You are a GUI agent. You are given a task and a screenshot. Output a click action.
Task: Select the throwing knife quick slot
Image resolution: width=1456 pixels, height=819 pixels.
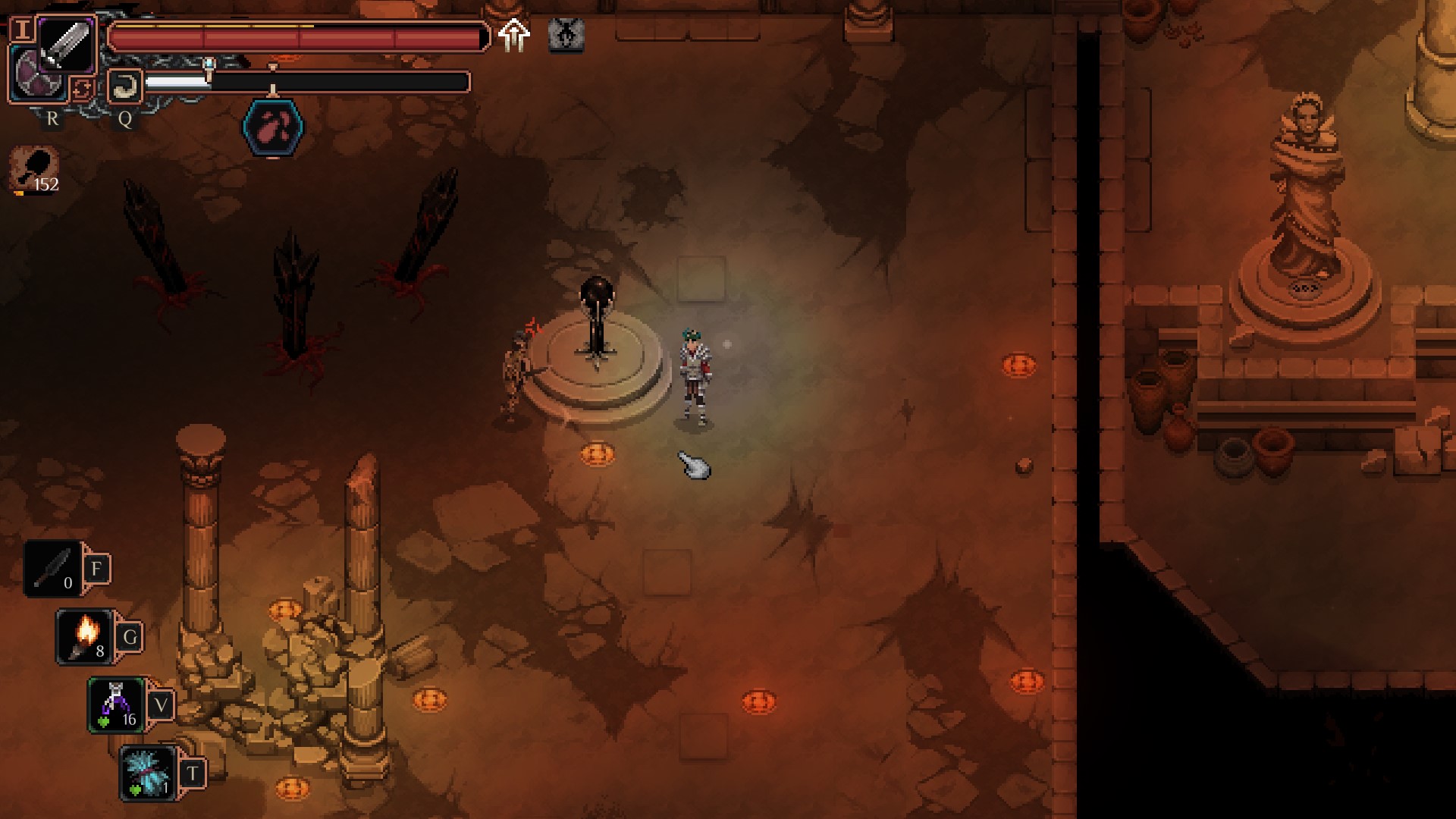click(53, 570)
